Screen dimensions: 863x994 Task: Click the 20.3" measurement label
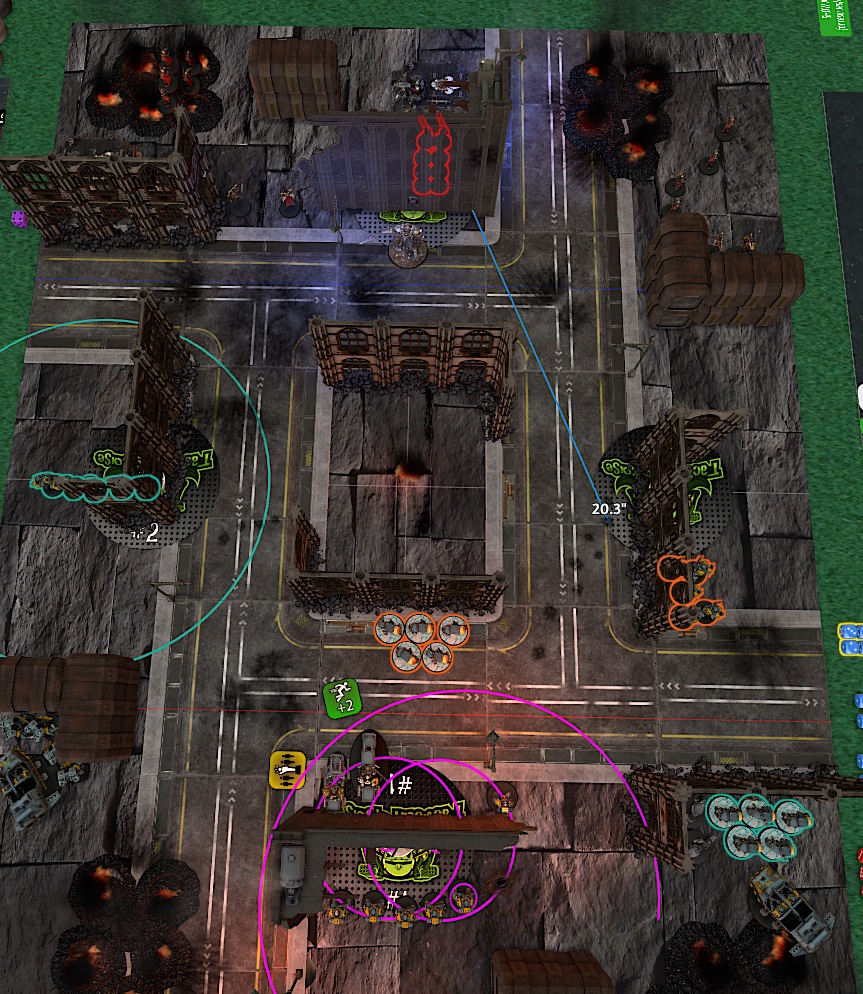coord(608,508)
